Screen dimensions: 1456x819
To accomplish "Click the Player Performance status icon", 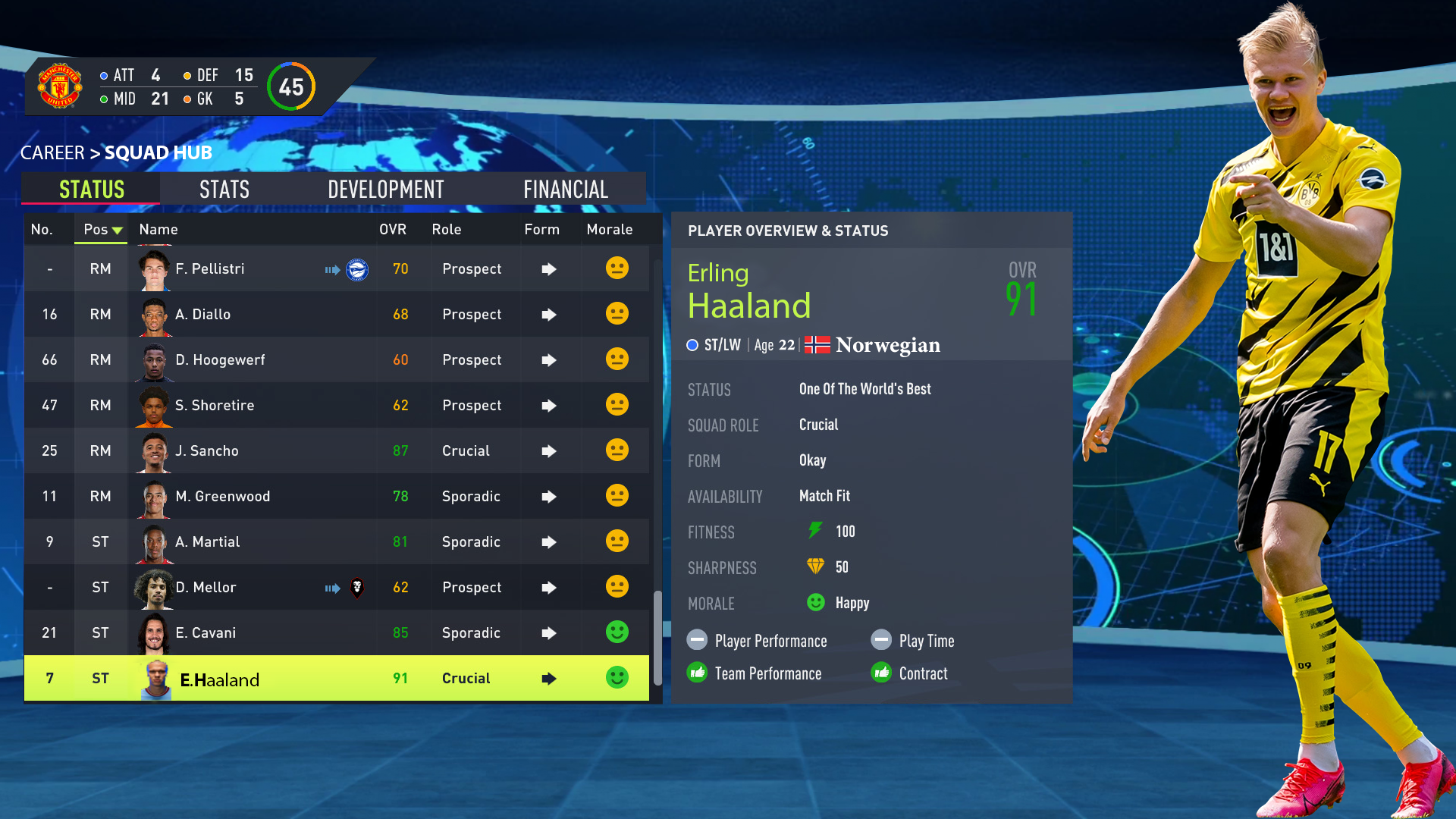I will click(x=697, y=640).
